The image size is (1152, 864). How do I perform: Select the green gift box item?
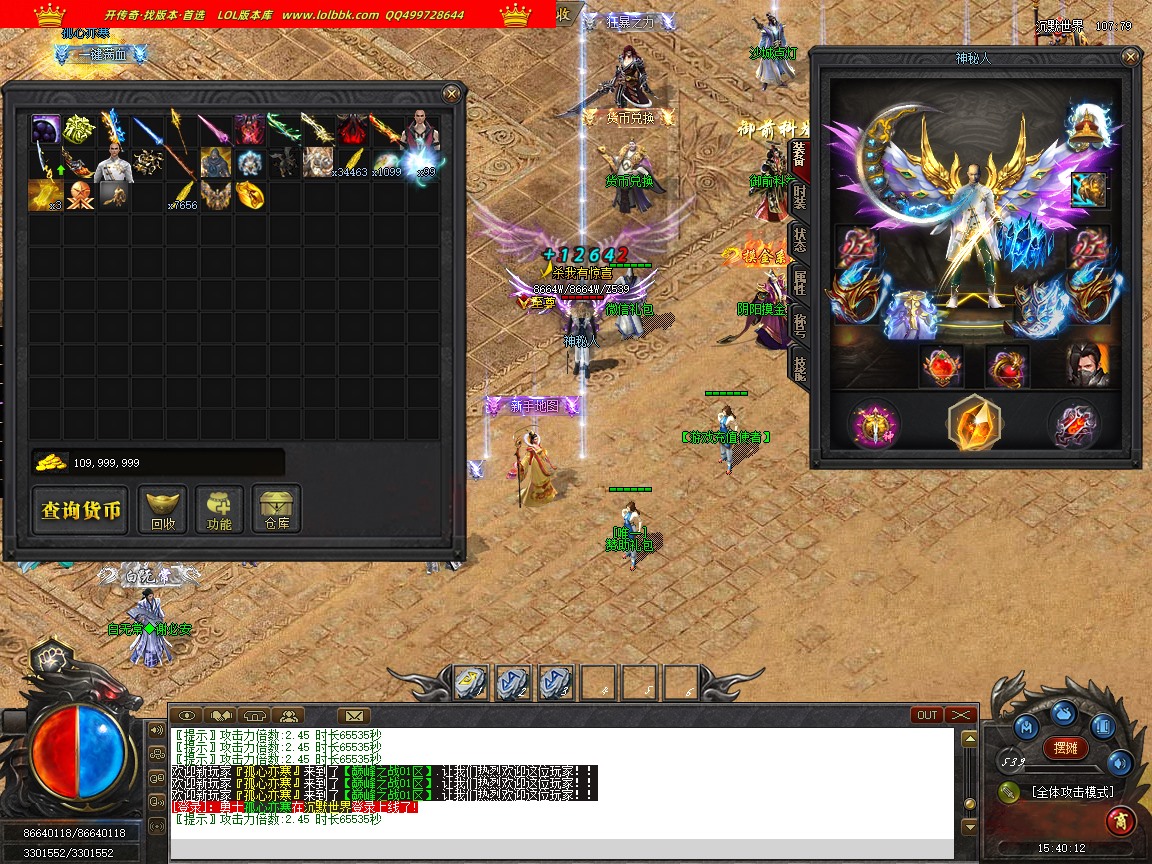(79, 128)
